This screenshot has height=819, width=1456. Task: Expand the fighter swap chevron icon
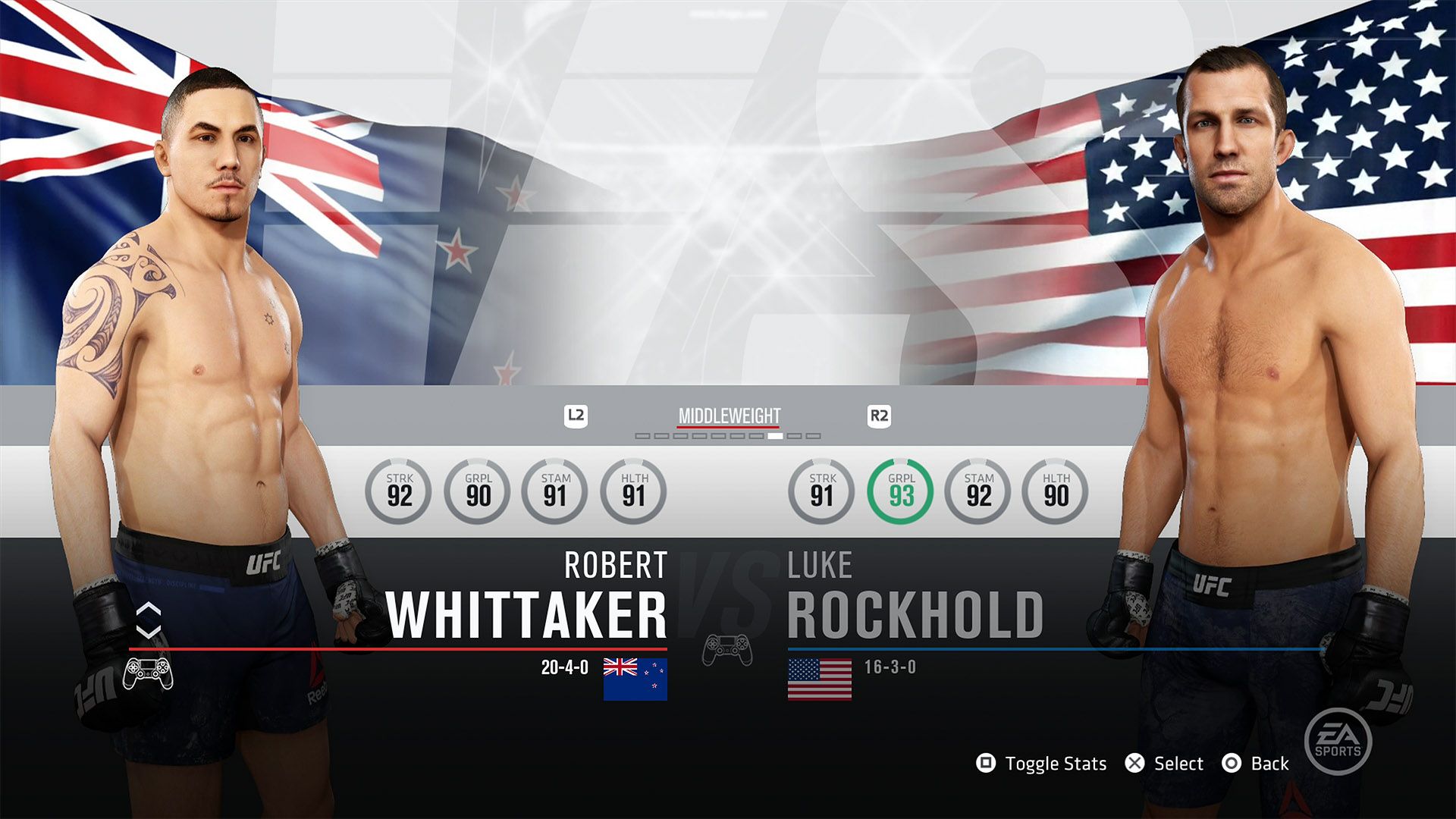click(148, 618)
